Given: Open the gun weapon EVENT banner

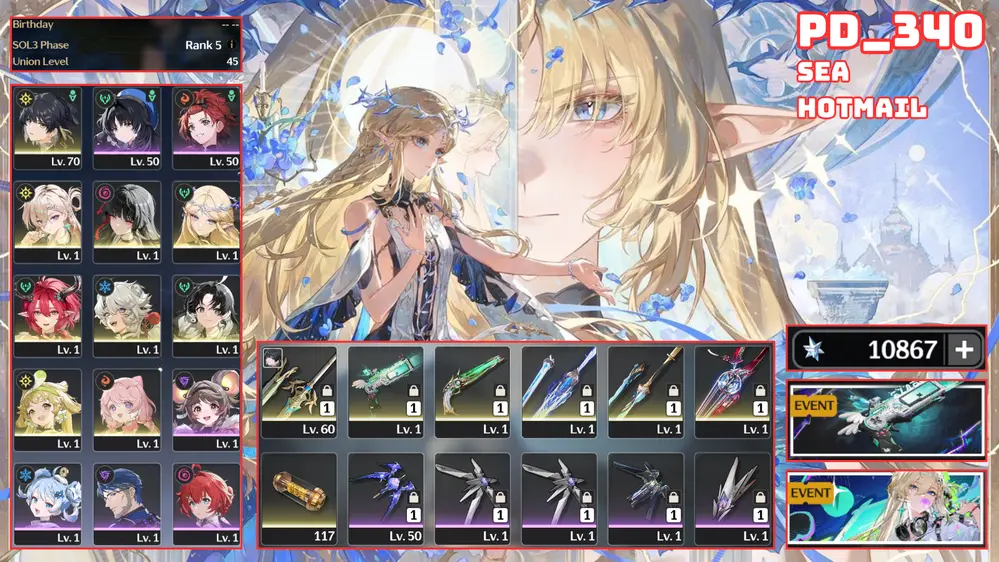Looking at the screenshot, I should tap(886, 419).
